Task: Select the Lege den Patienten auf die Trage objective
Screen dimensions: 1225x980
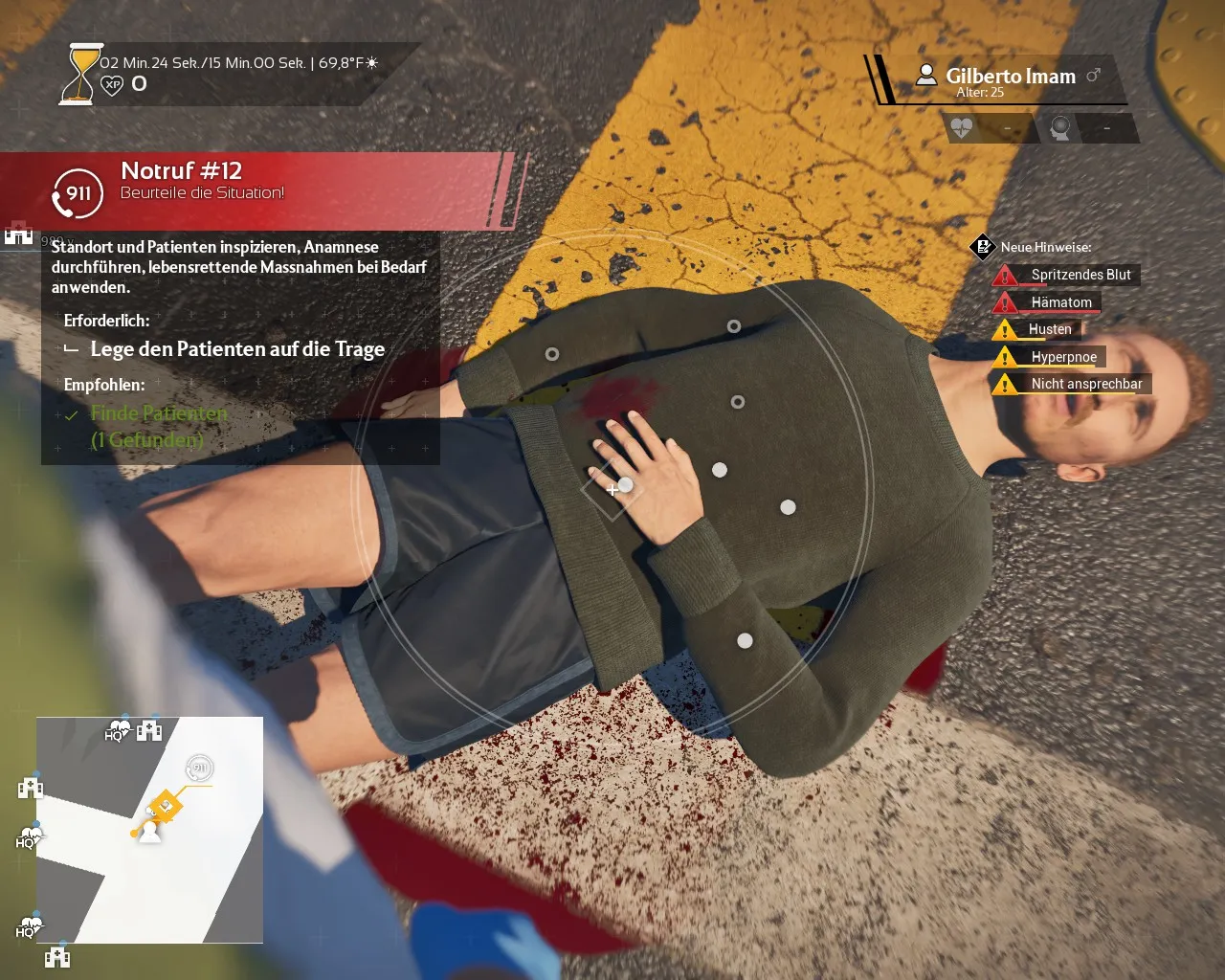Action: [236, 349]
